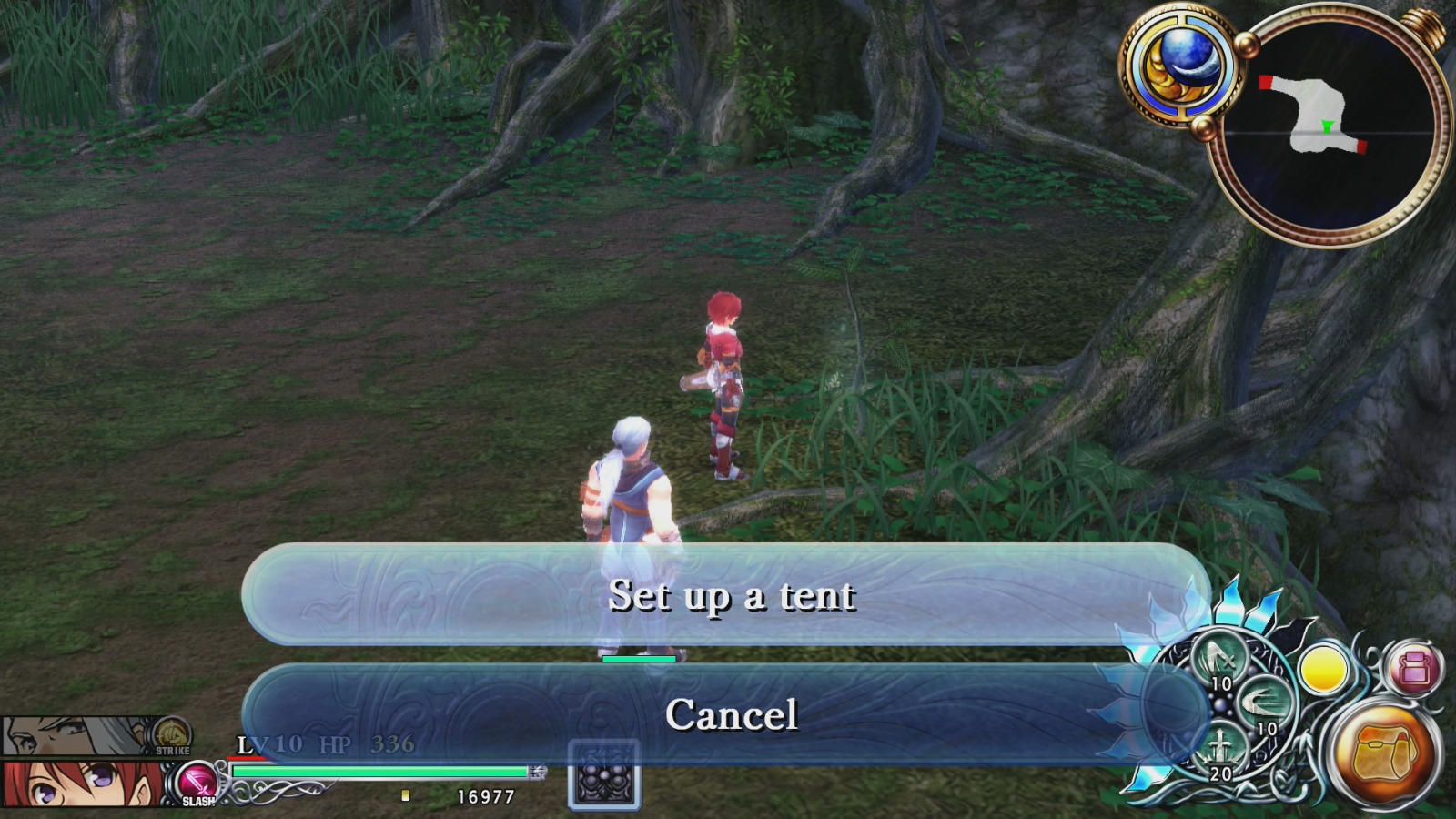Image resolution: width=1456 pixels, height=819 pixels.
Task: Select the STRIKE command icon
Action: [168, 733]
